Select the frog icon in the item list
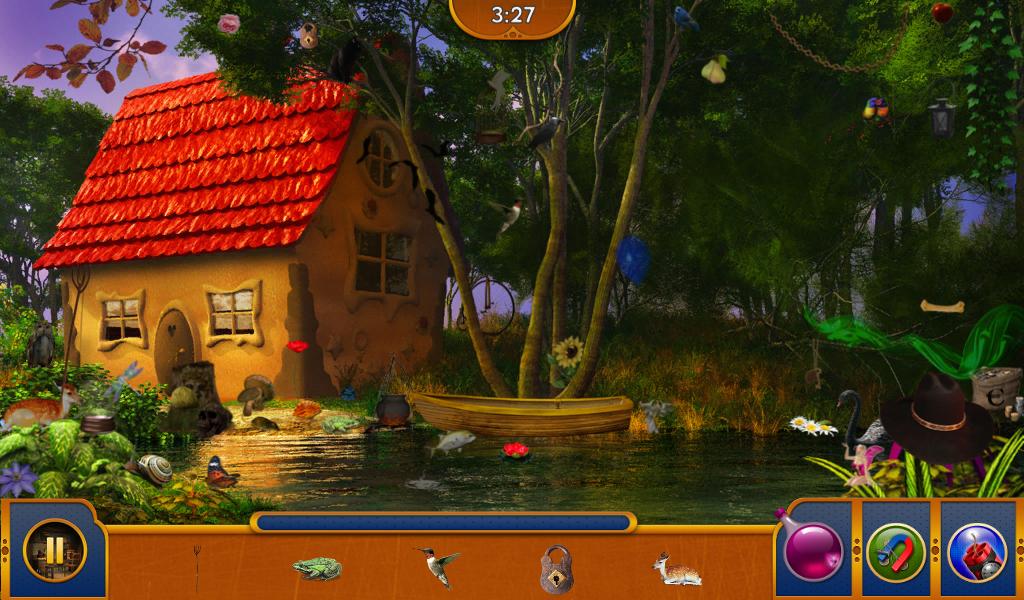This screenshot has height=600, width=1024. (x=317, y=568)
